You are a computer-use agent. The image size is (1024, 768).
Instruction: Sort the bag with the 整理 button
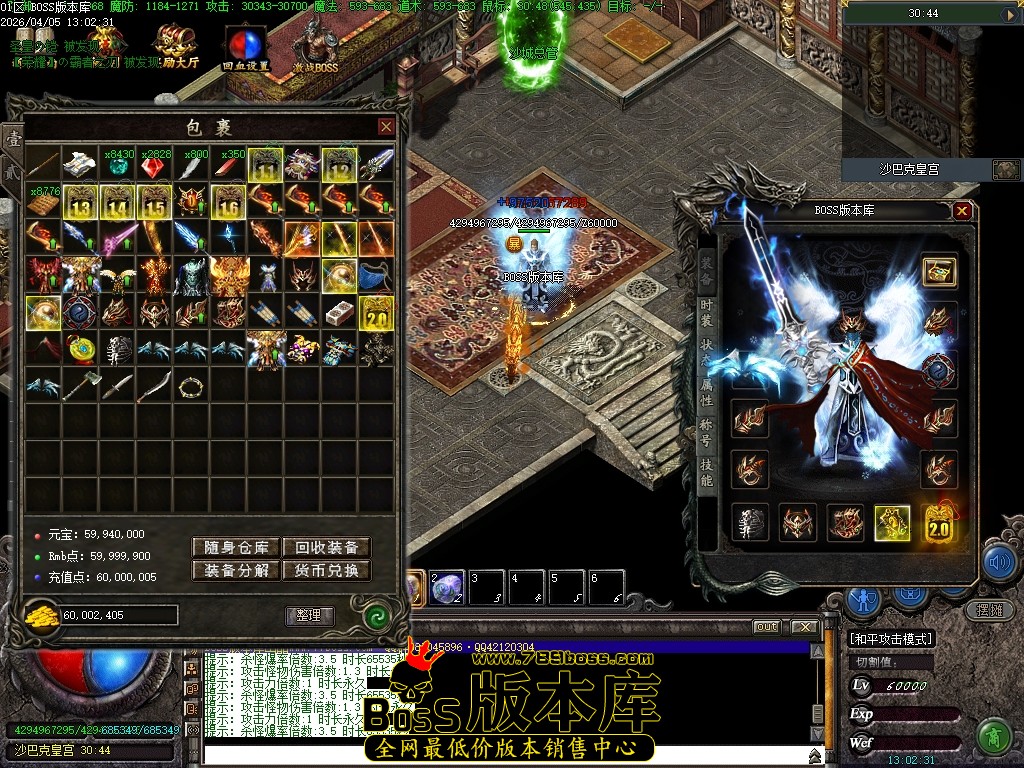309,615
